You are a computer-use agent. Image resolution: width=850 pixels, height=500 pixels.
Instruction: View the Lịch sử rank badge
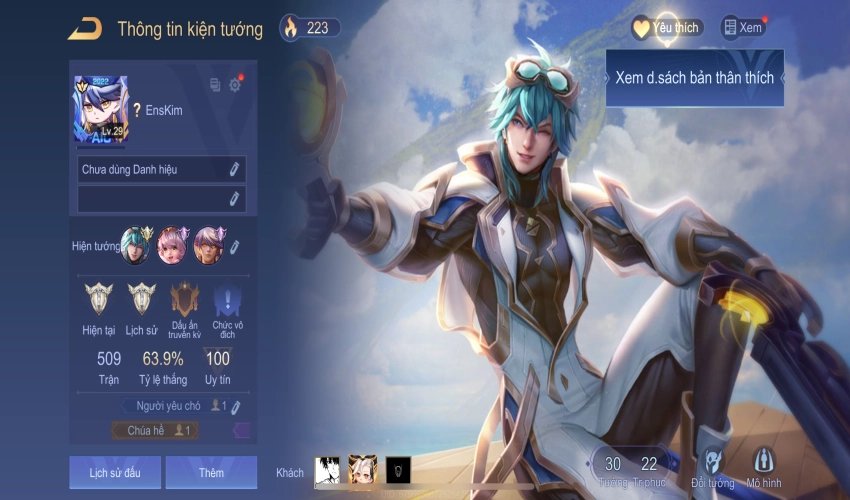[x=141, y=298]
